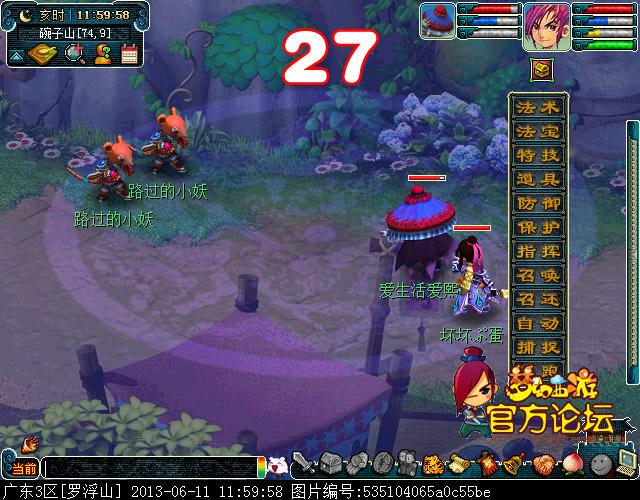The width and height of the screenshot is (640, 500).
Task: Open the 法术 spell menu
Action: click(x=538, y=107)
